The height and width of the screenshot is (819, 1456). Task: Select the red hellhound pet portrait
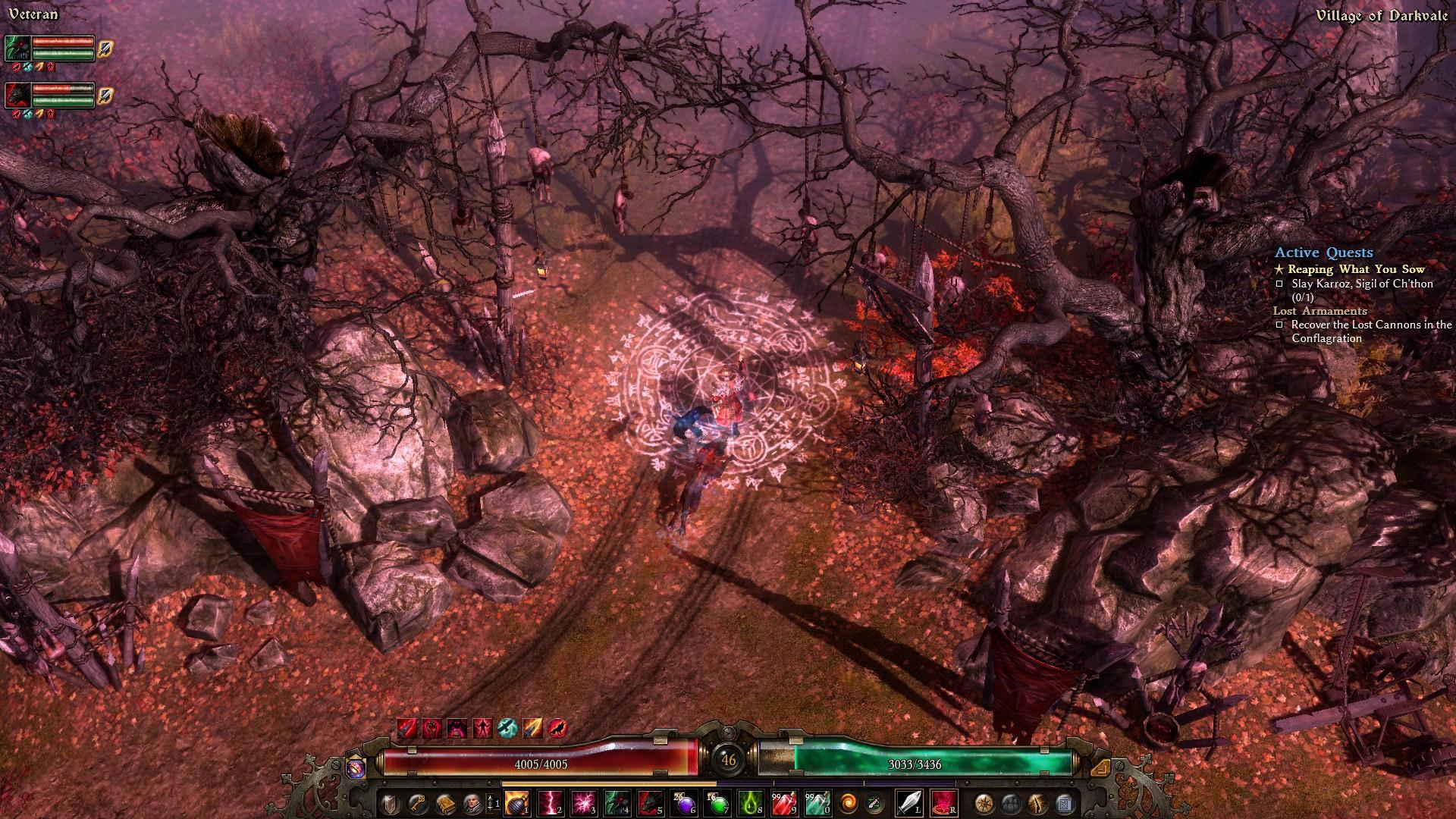click(18, 96)
